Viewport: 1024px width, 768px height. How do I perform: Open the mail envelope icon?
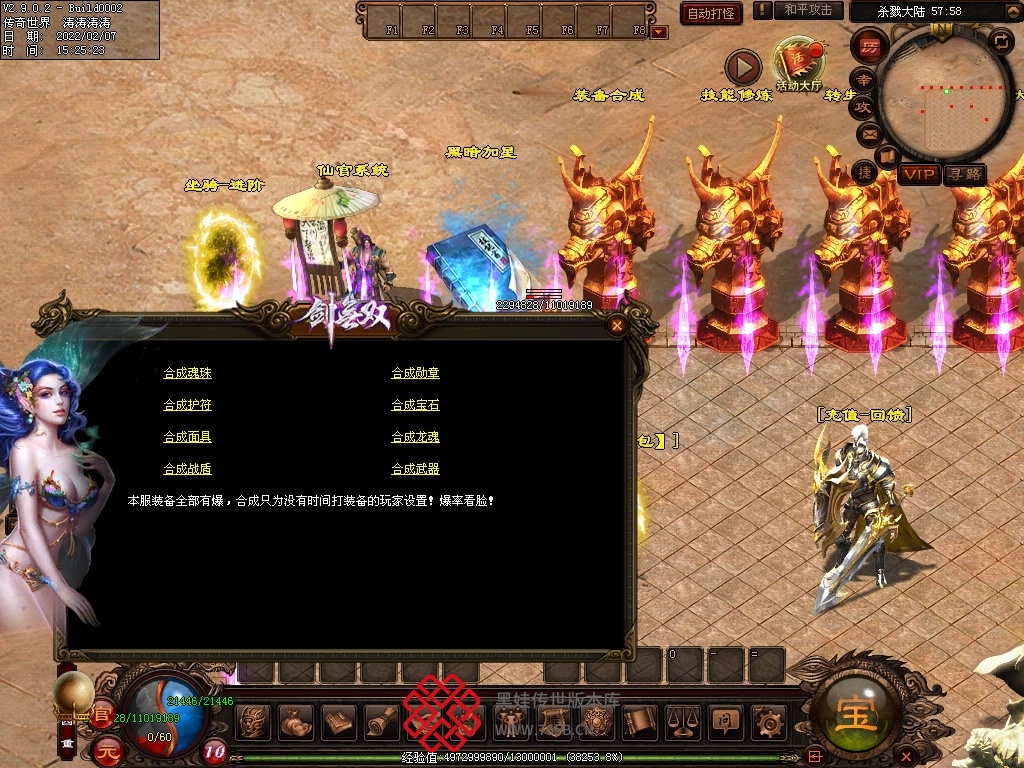869,133
